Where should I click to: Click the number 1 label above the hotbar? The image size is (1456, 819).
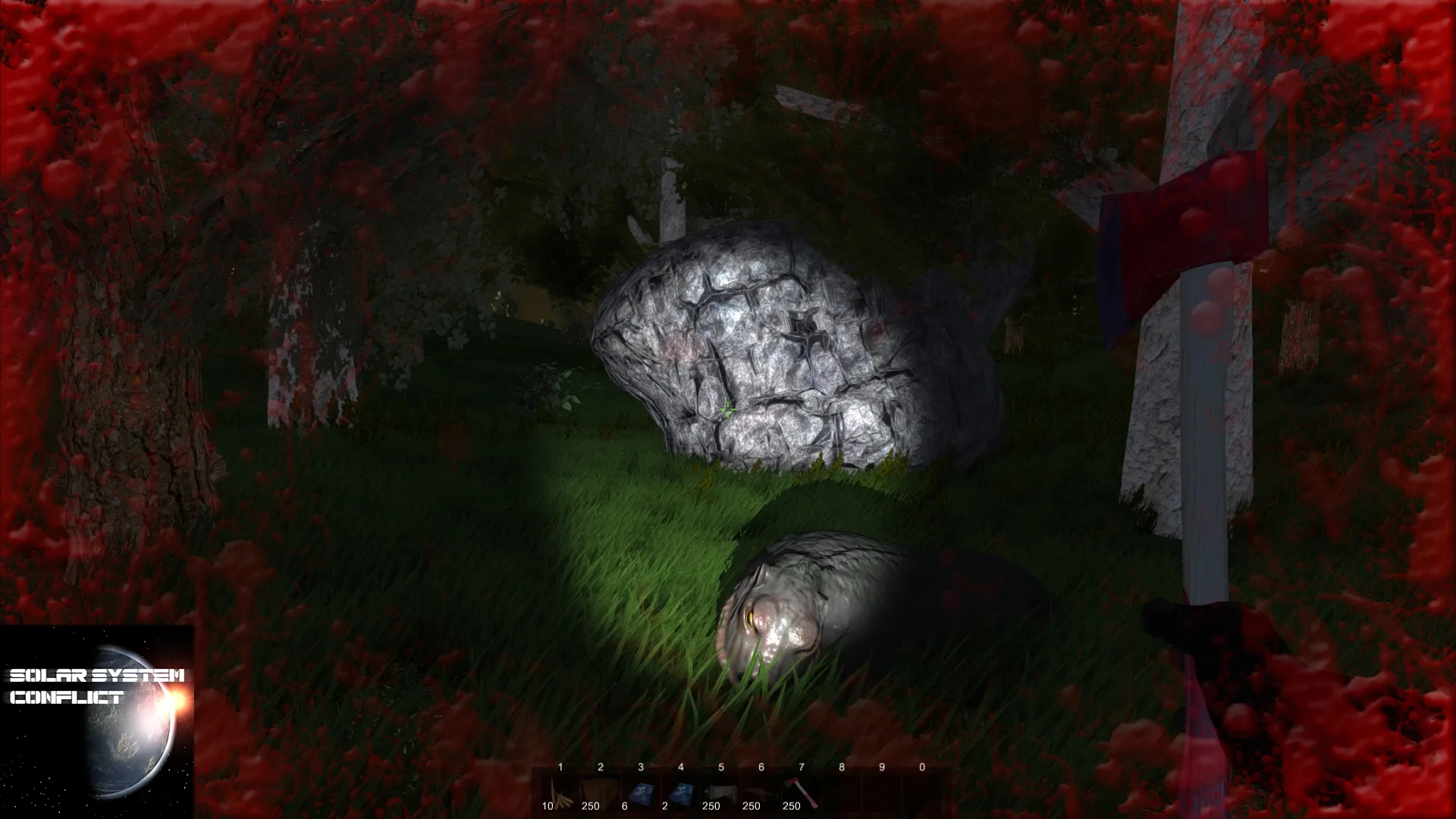(x=560, y=767)
